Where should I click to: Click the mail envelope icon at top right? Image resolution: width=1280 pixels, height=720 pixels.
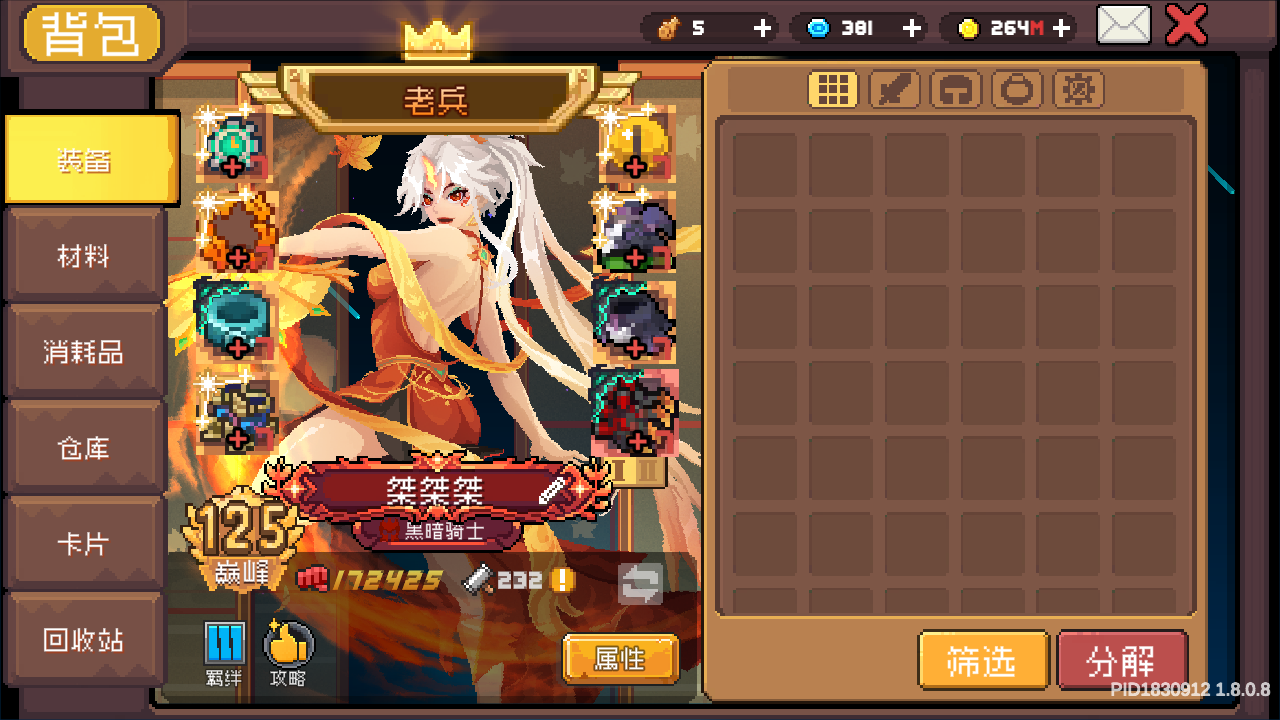pos(1122,24)
